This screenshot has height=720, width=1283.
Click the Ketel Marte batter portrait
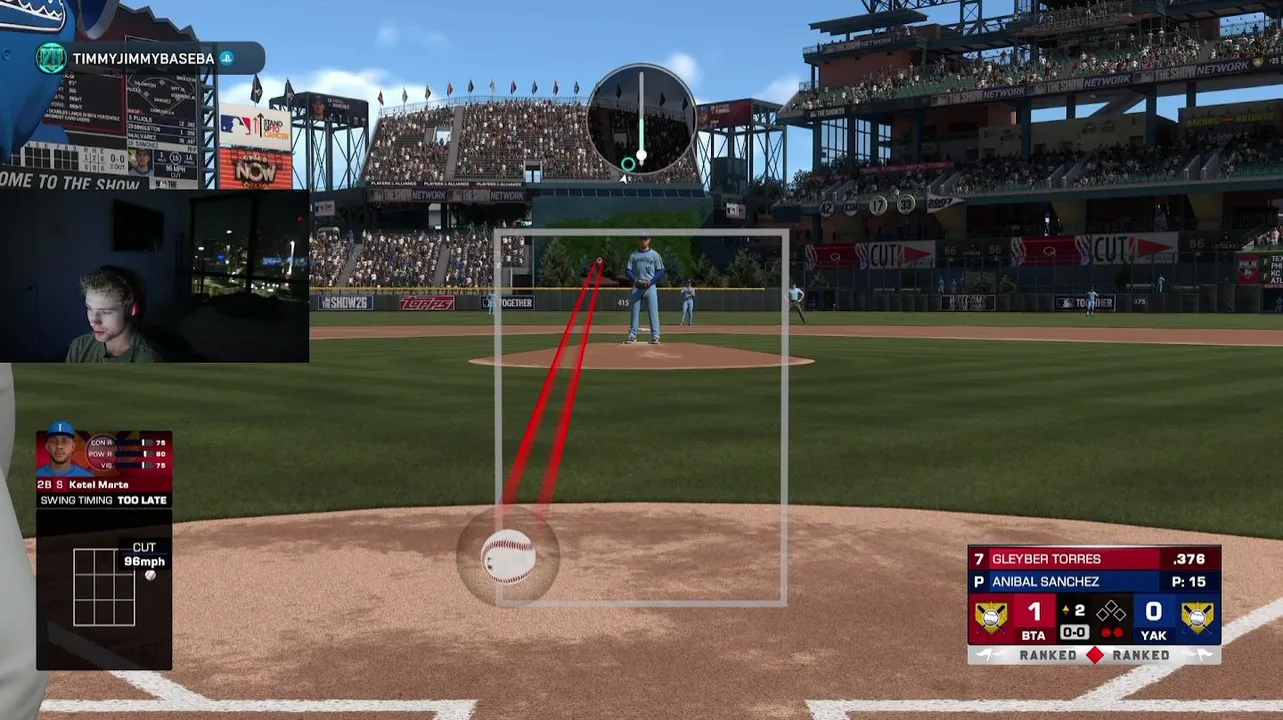[x=61, y=453]
